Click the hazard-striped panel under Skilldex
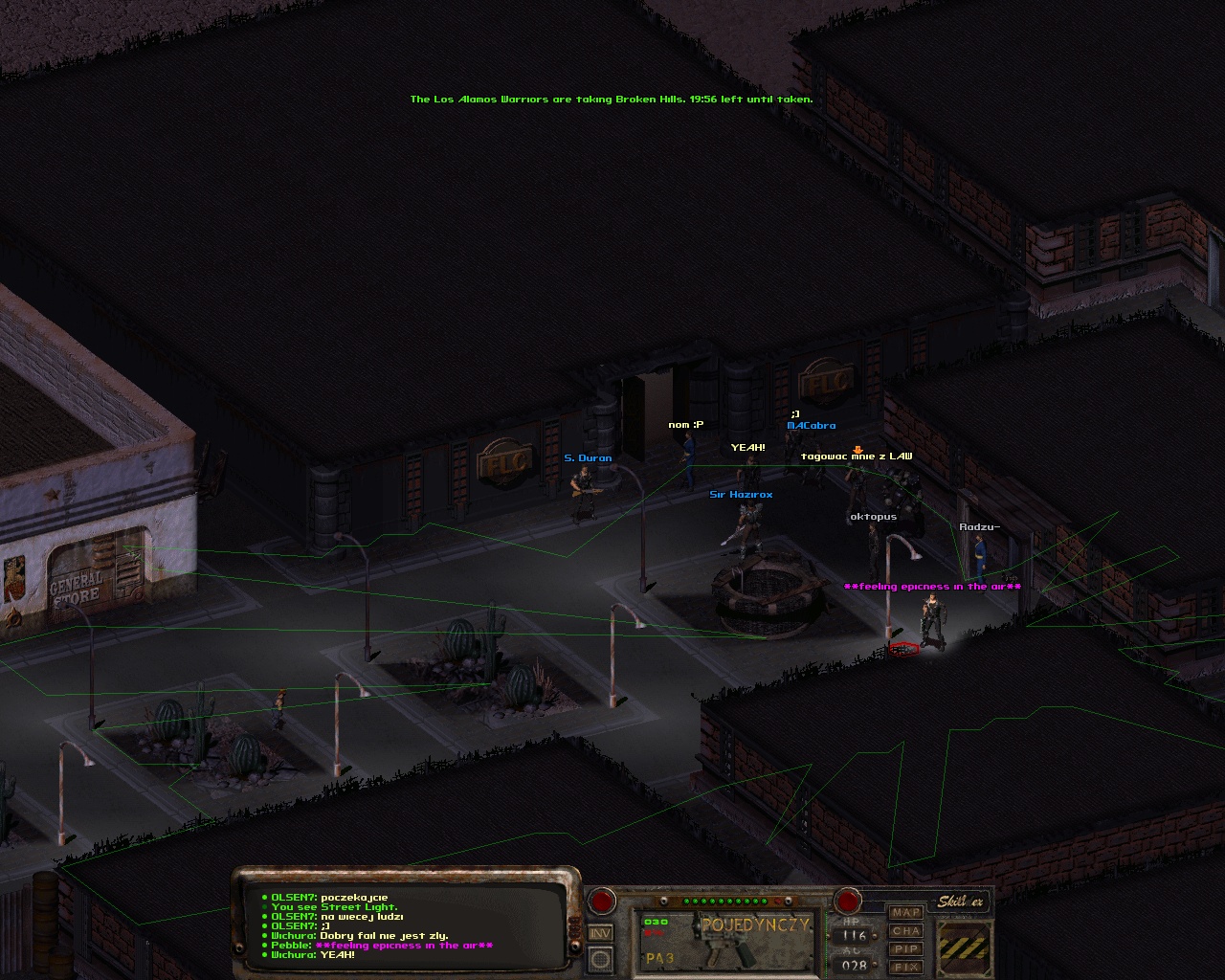This screenshot has height=980, width=1225. (x=964, y=946)
